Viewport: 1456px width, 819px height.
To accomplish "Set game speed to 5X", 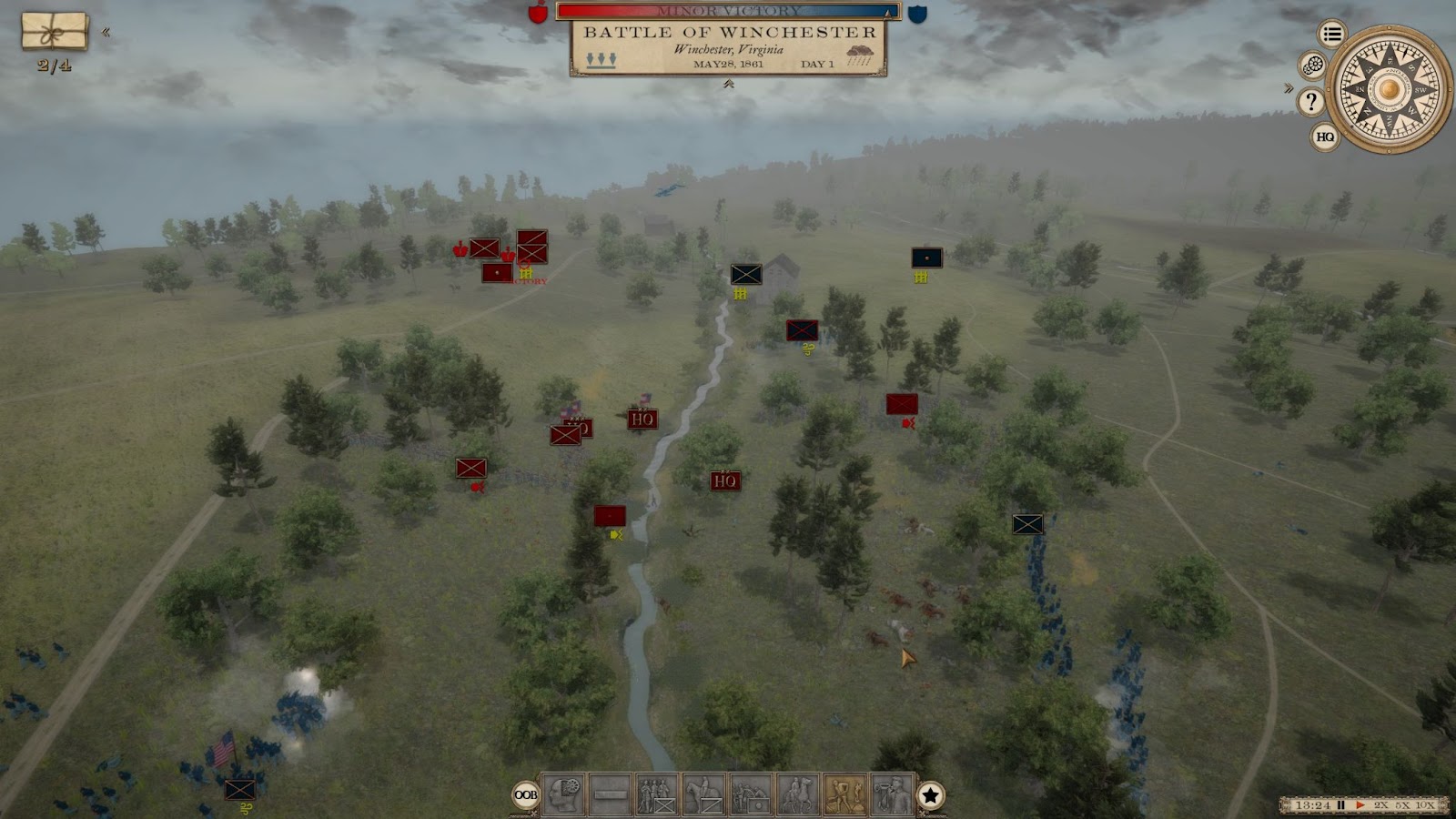I will point(1403,805).
